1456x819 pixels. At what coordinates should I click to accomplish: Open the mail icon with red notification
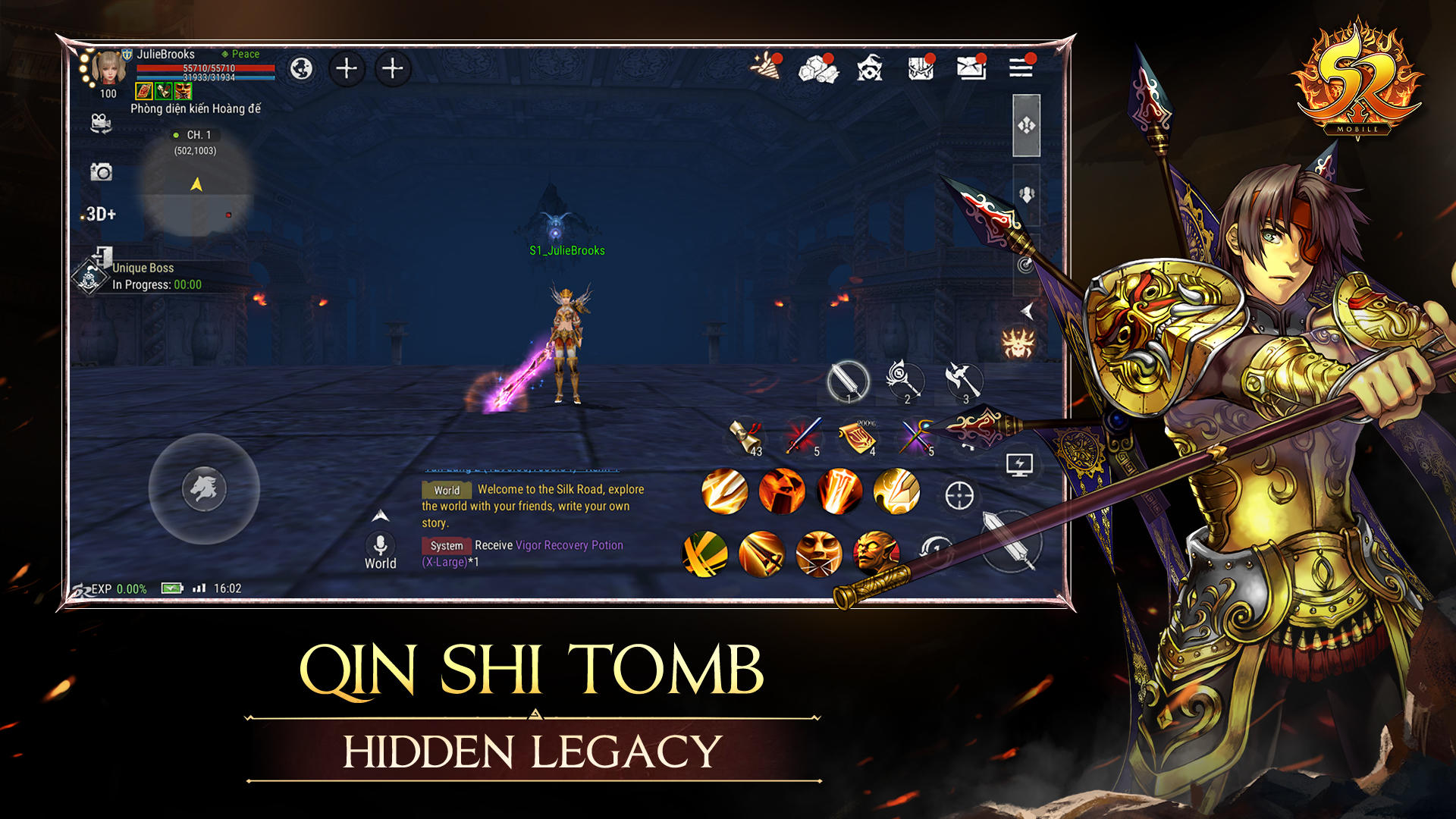pos(973,68)
